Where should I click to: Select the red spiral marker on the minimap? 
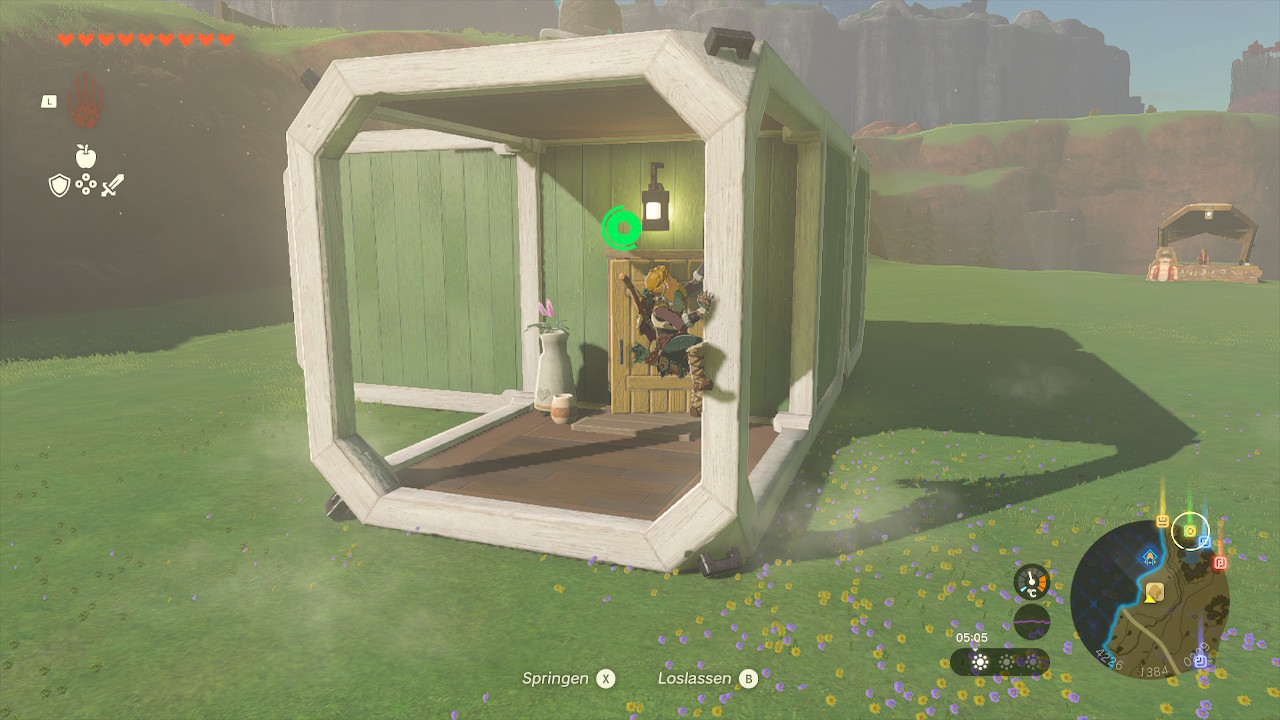(1220, 563)
